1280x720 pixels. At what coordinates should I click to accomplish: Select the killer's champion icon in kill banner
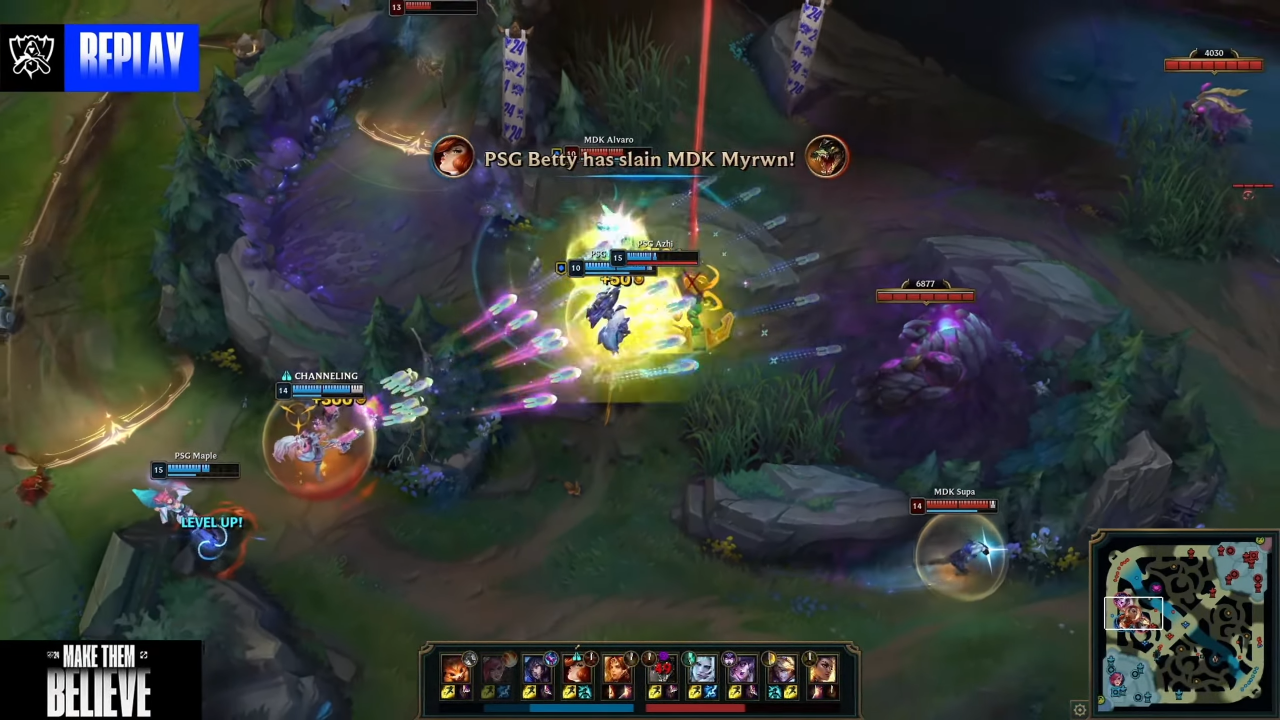pos(453,158)
